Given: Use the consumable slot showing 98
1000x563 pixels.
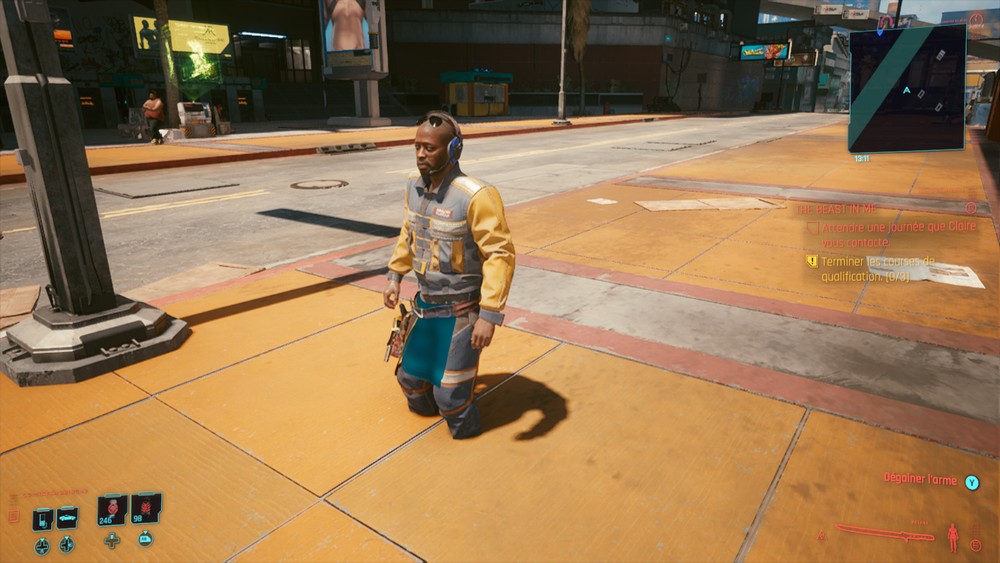Looking at the screenshot, I should 146,508.
